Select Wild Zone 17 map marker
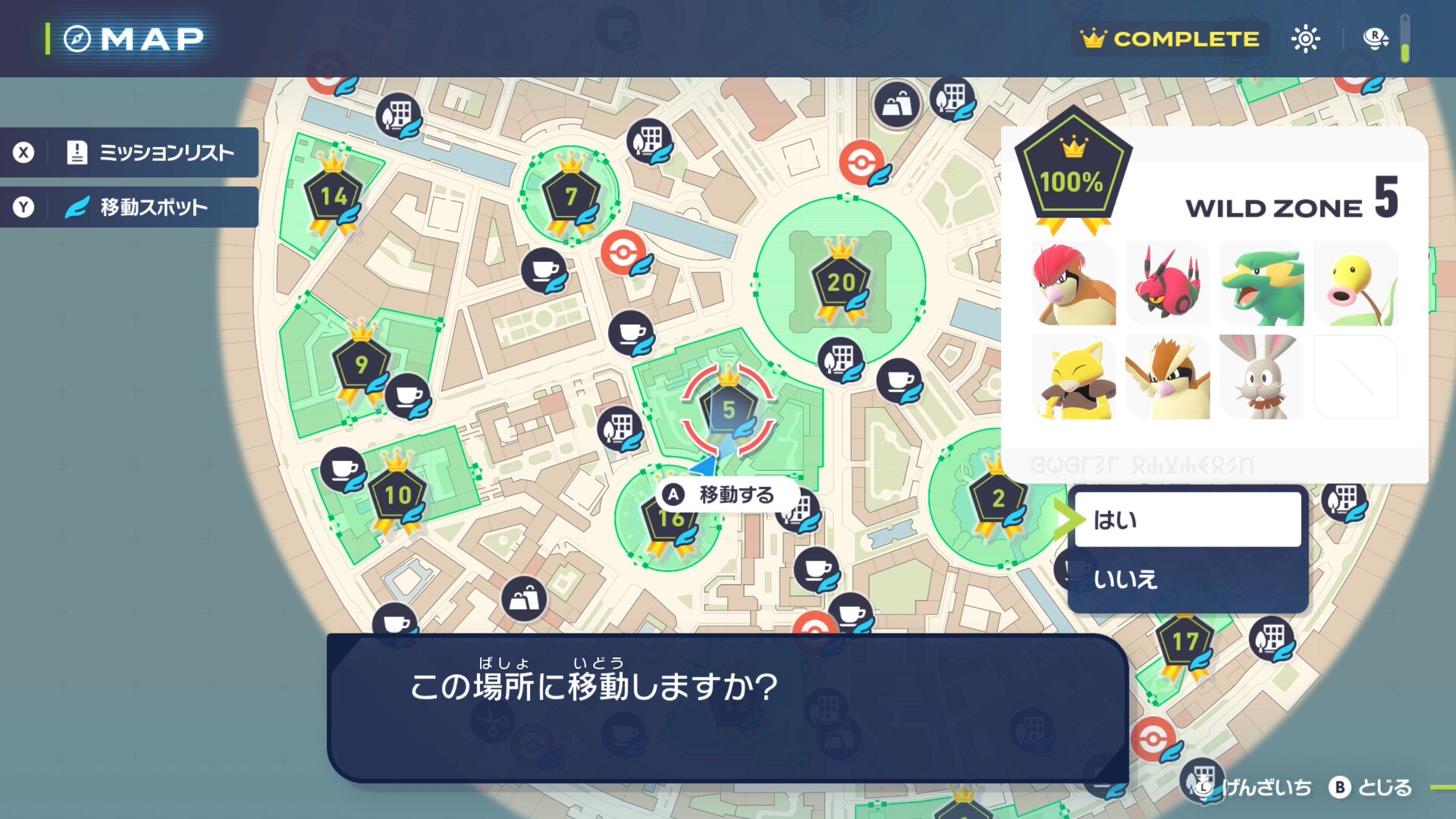The image size is (1456, 819). pyautogui.click(x=1185, y=643)
